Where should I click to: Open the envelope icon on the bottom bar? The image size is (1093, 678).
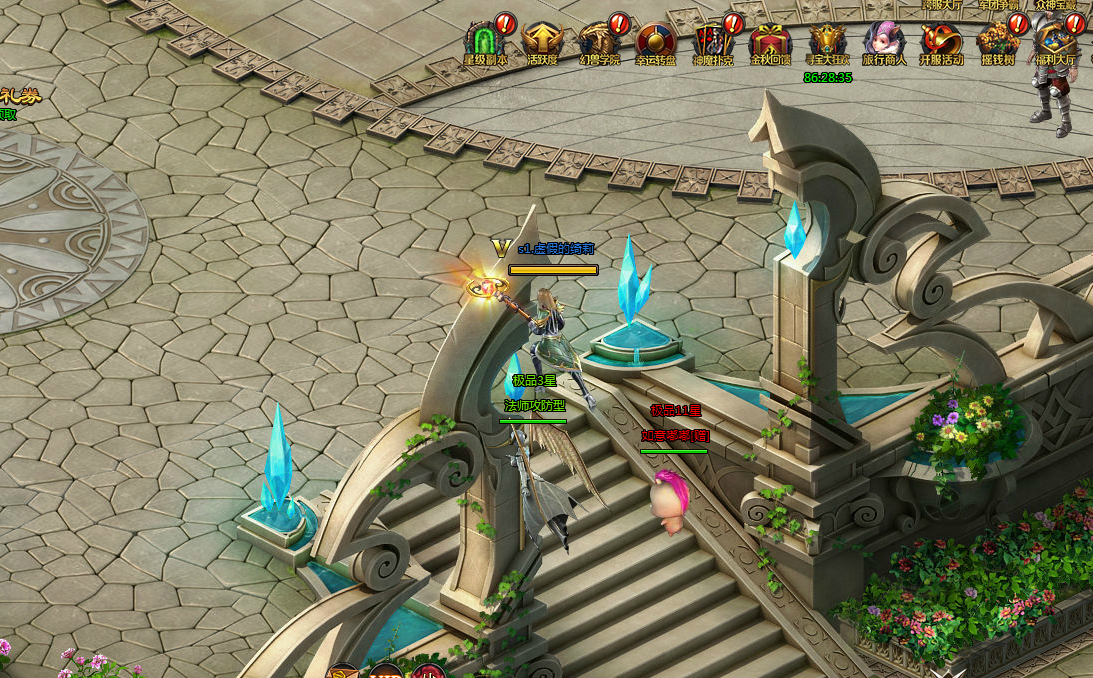click(343, 671)
